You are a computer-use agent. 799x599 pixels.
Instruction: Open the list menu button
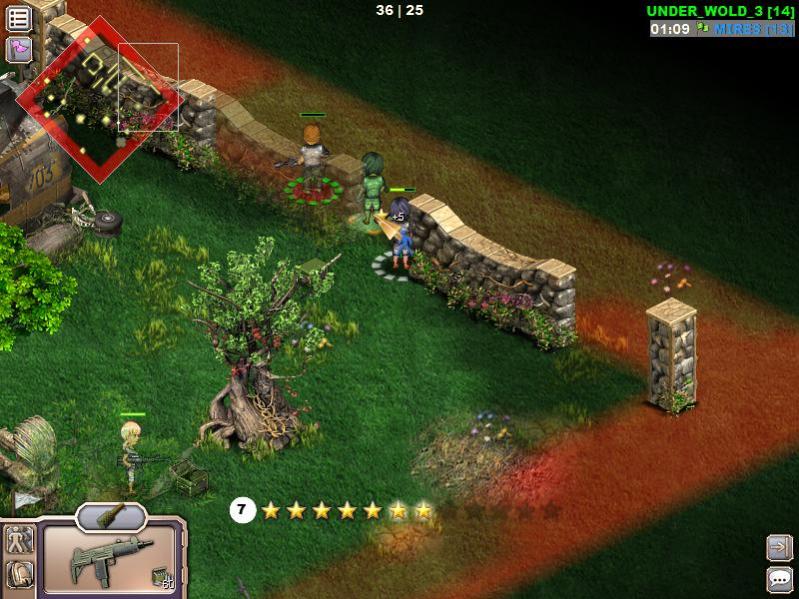coord(19,18)
